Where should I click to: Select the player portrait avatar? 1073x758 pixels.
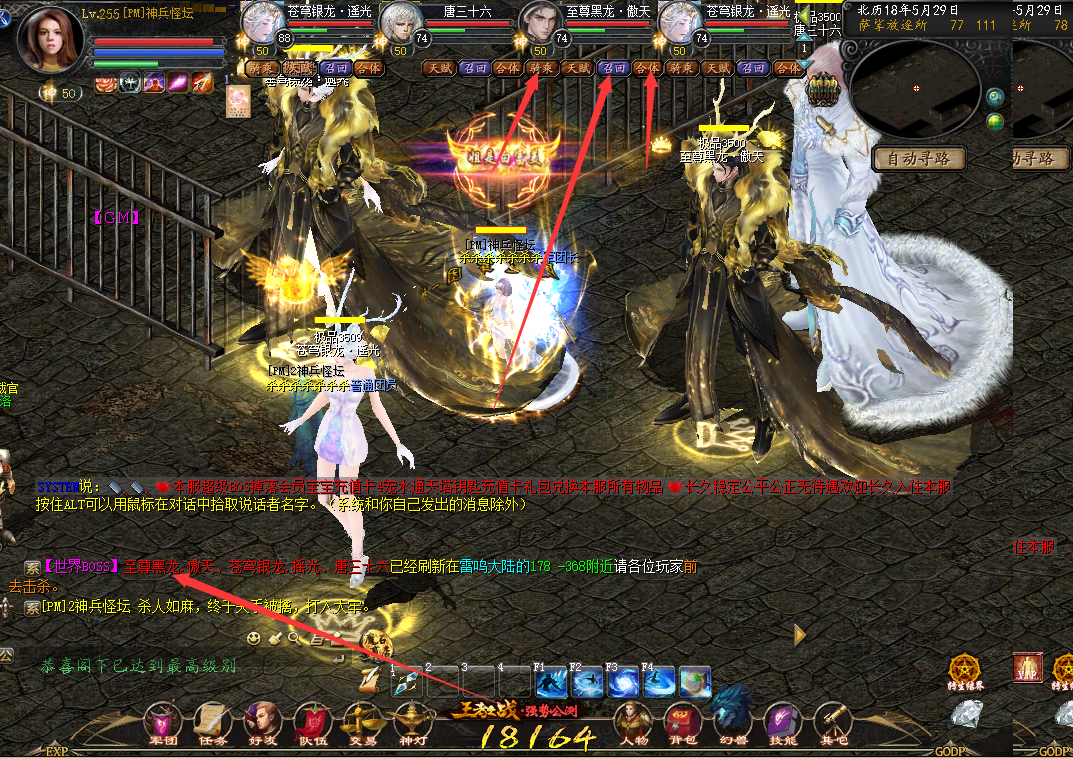coord(49,39)
